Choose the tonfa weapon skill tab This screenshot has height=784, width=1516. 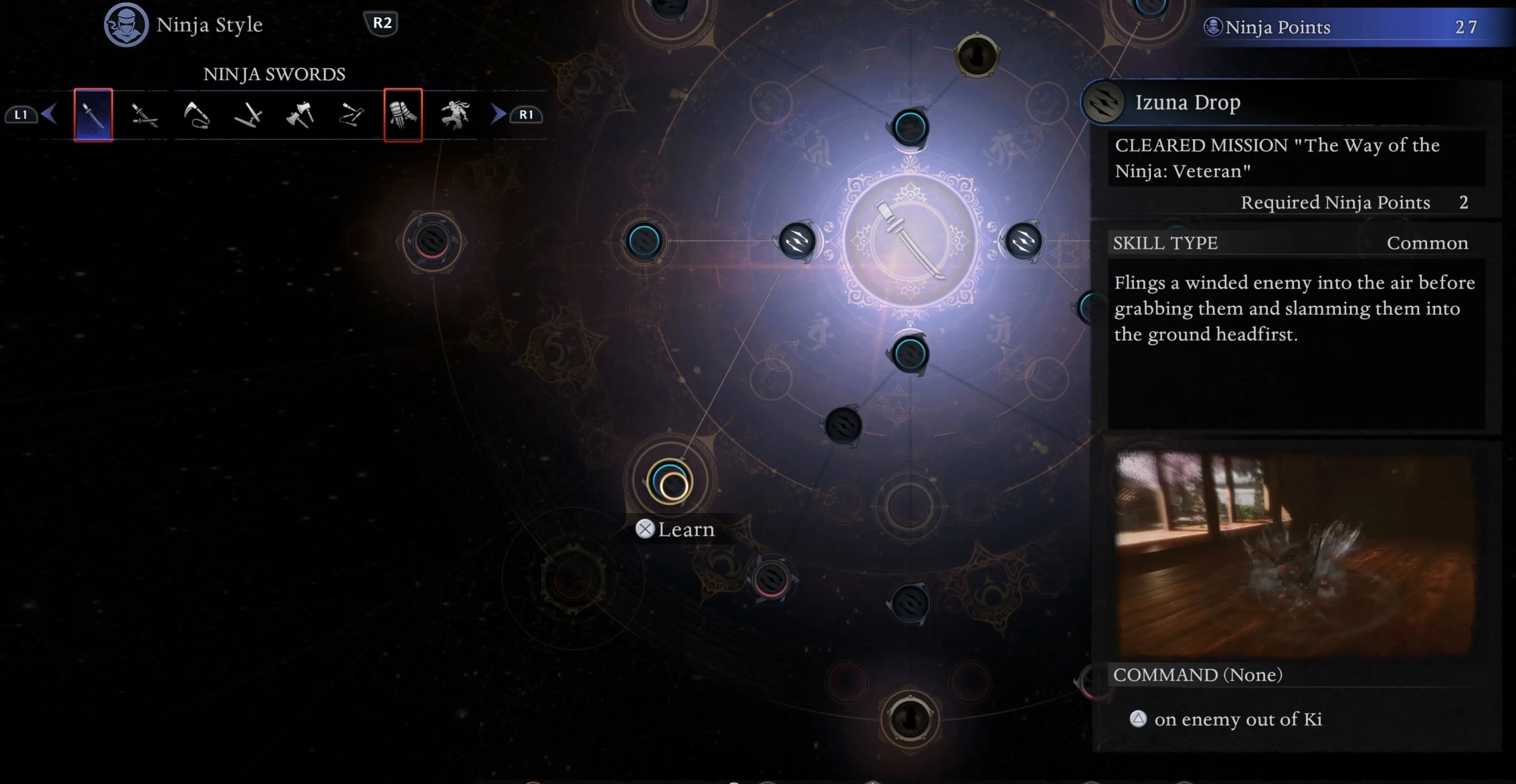click(248, 115)
